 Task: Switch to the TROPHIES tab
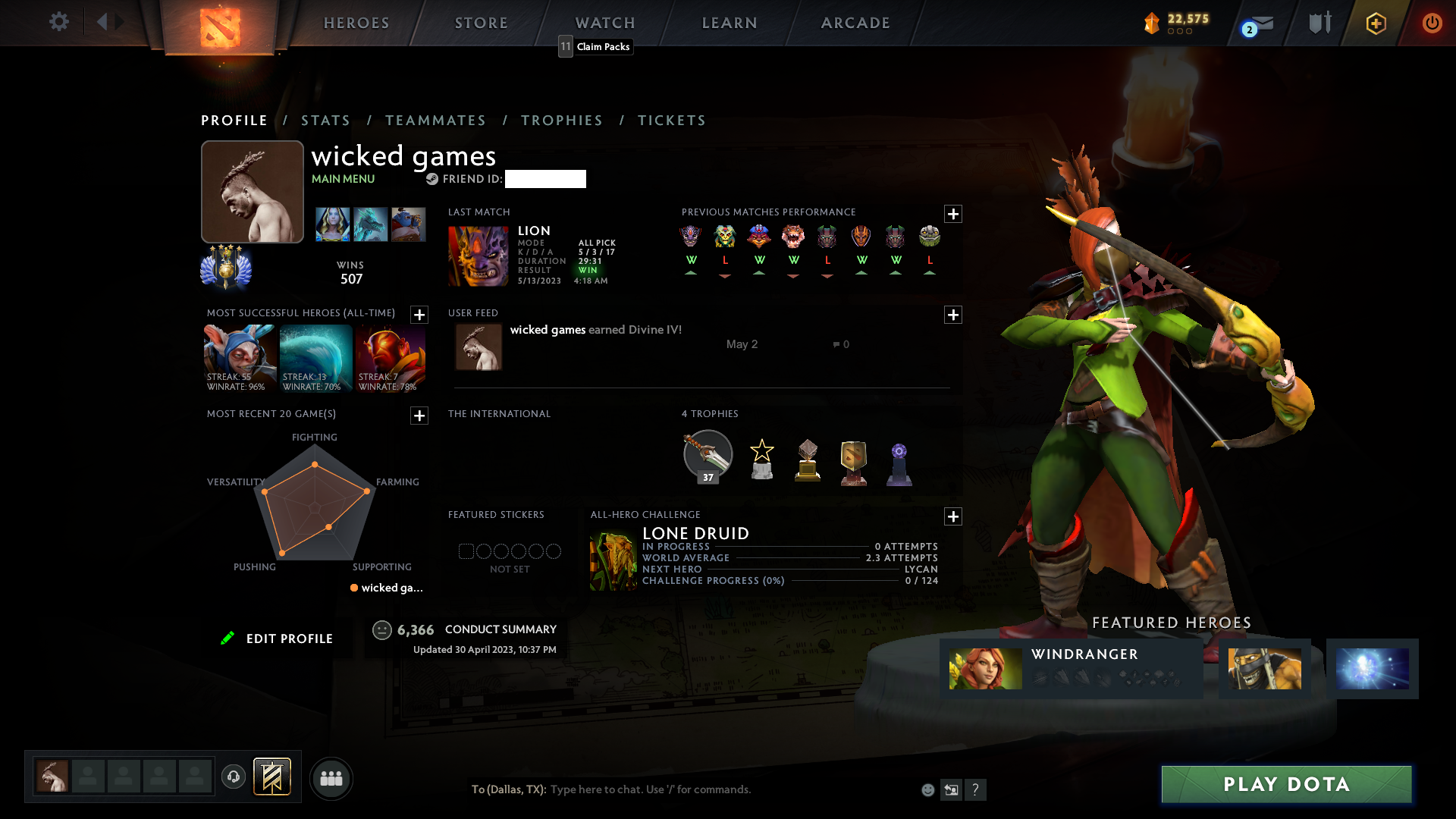pyautogui.click(x=561, y=120)
